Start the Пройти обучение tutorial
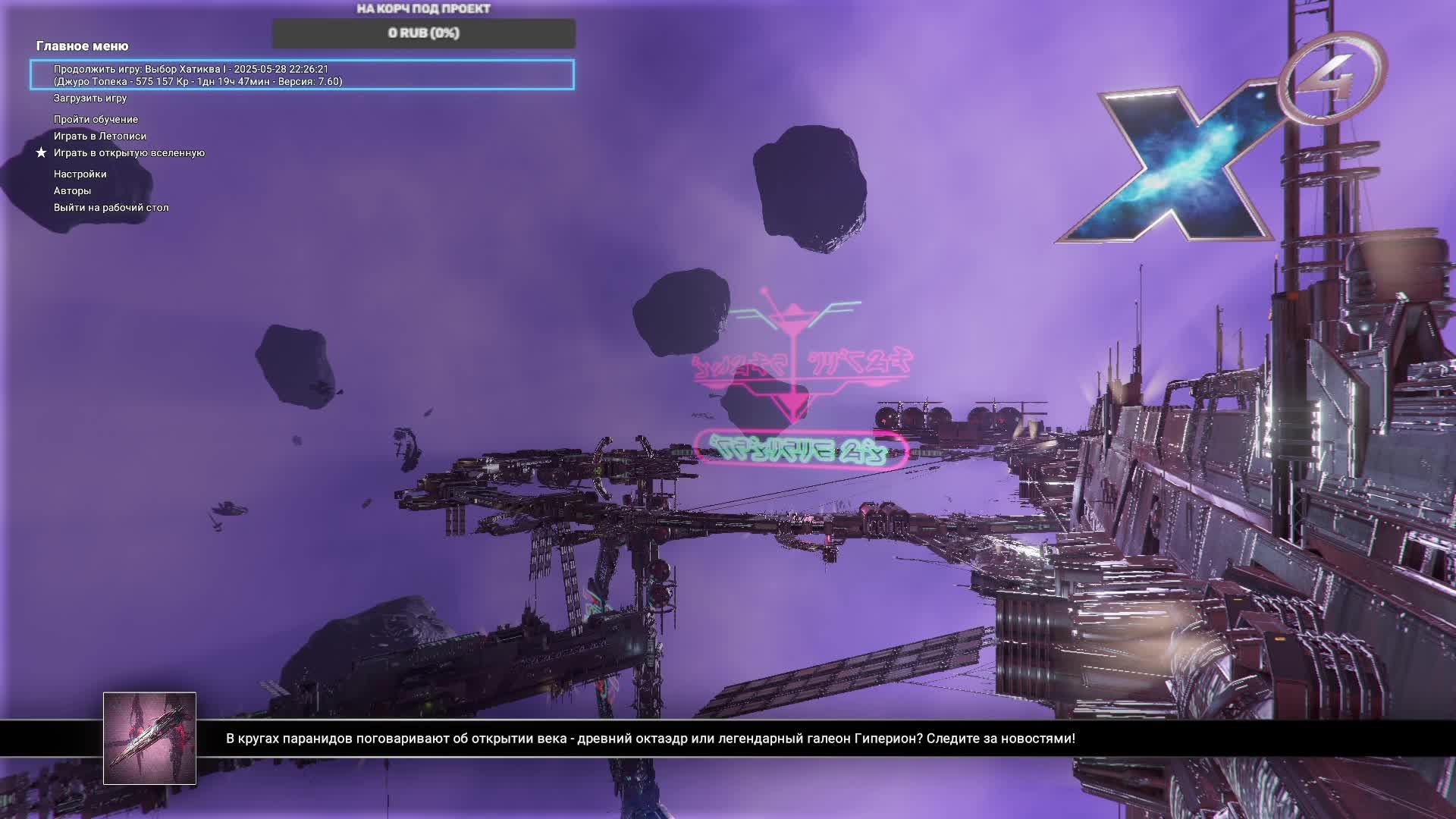 click(x=96, y=120)
